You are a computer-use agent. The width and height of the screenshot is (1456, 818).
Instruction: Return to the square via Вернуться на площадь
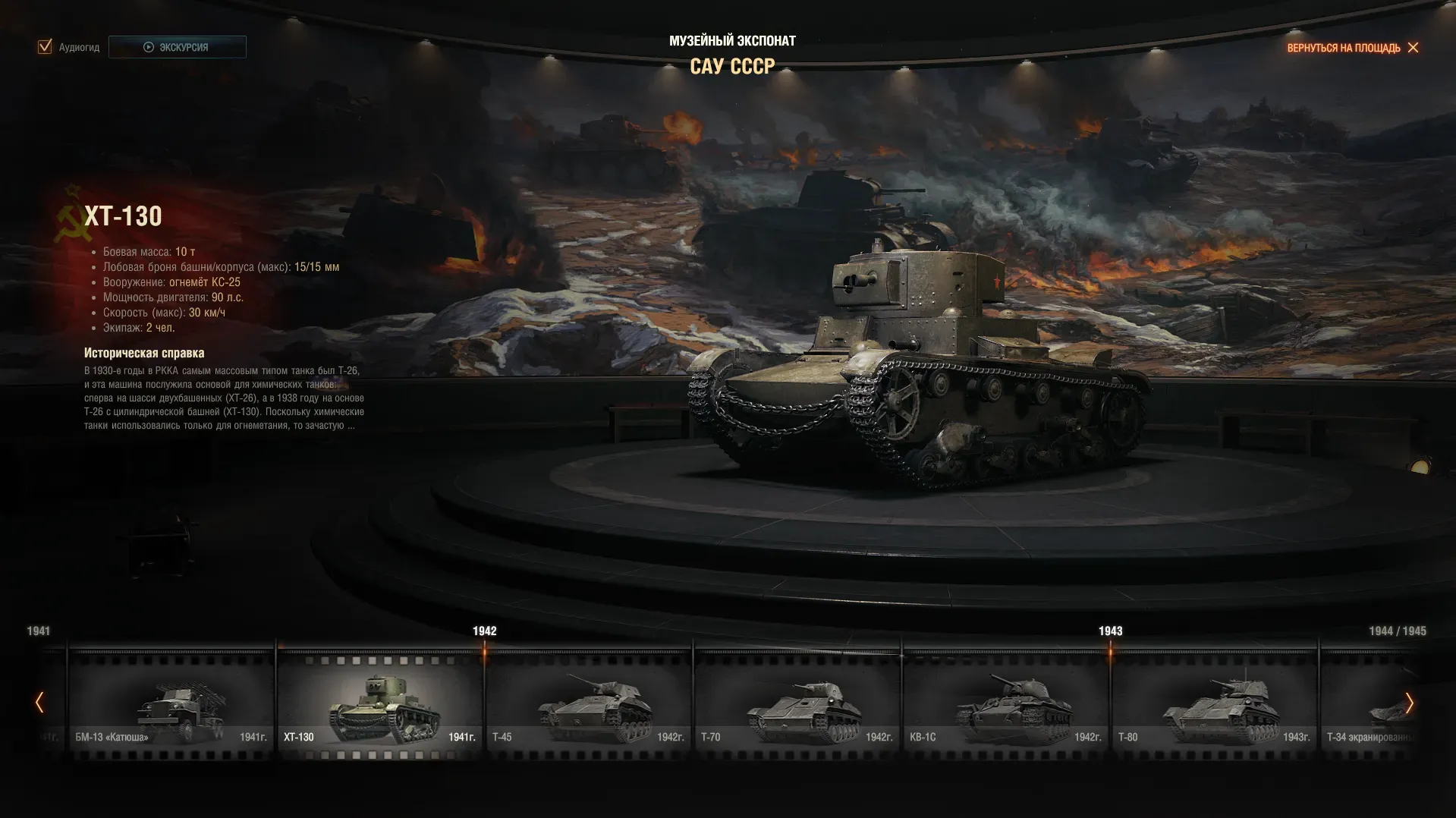tap(1352, 48)
